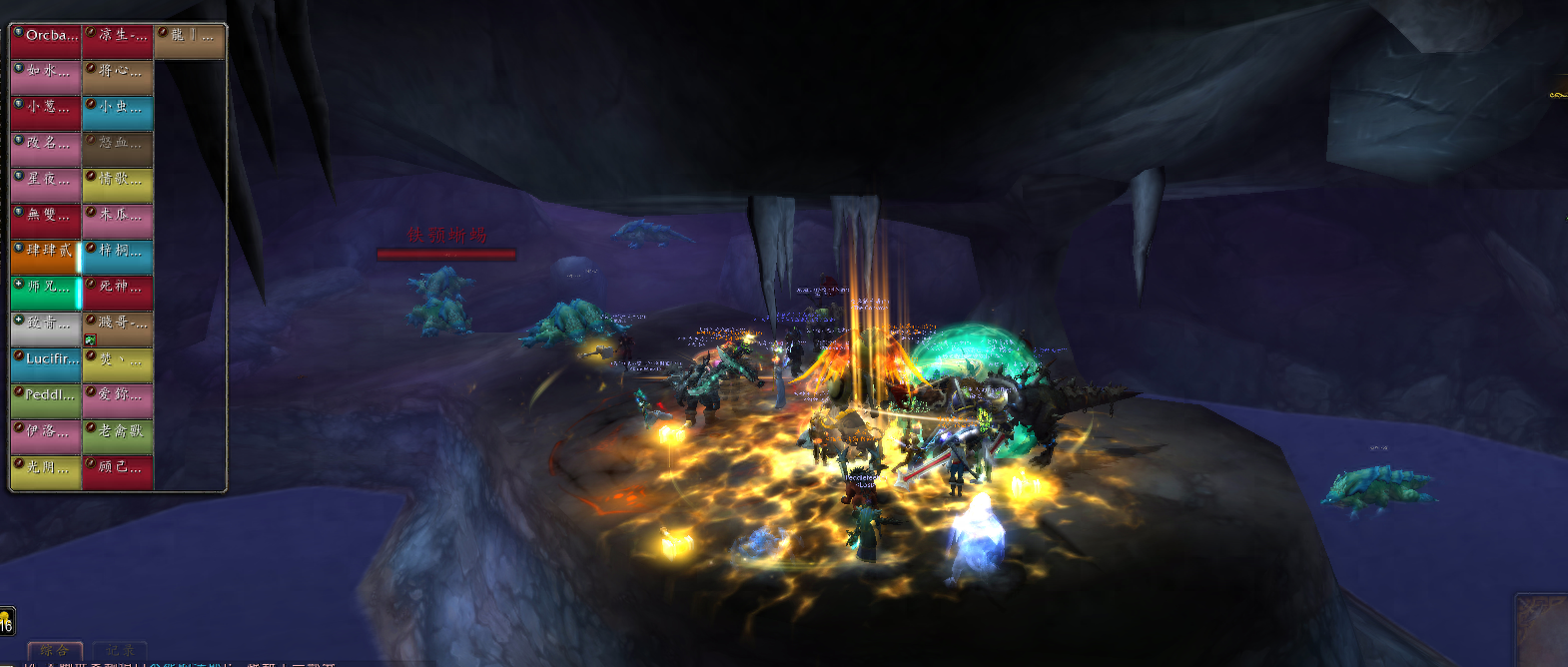The image size is (1568, 667).
Task: Open the 记录 chat tab
Action: click(120, 651)
